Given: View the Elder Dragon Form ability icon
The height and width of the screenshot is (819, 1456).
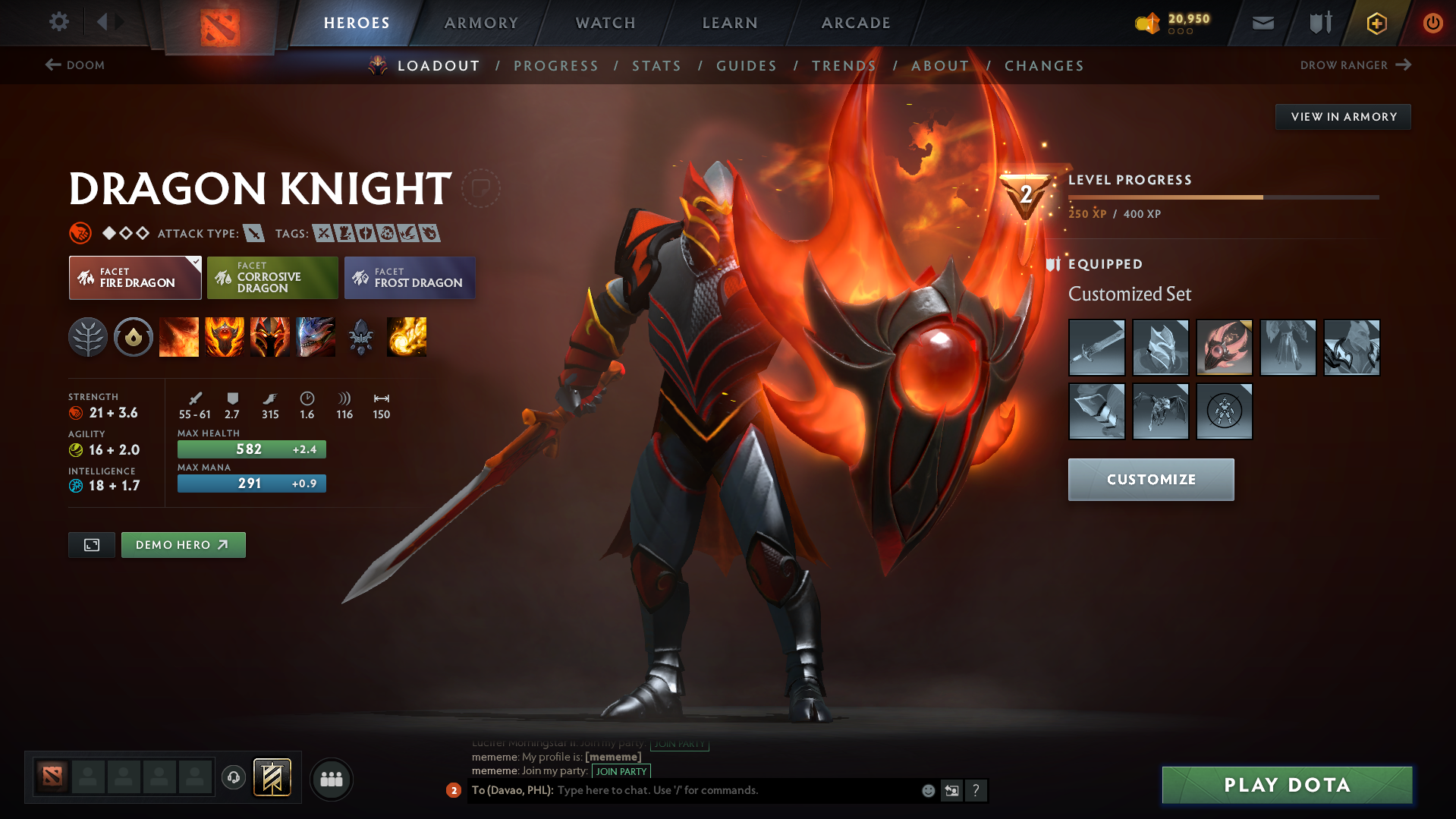Looking at the screenshot, I should [316, 337].
